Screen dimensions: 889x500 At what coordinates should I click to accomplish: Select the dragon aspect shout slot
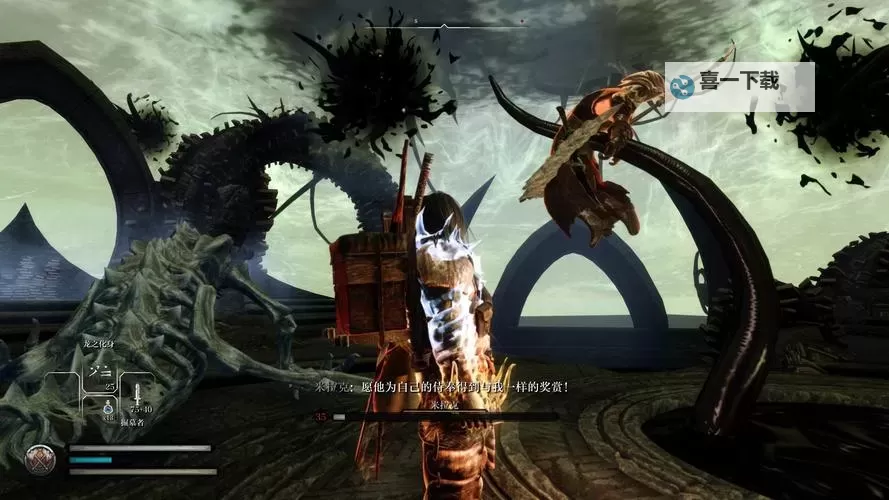click(x=100, y=372)
